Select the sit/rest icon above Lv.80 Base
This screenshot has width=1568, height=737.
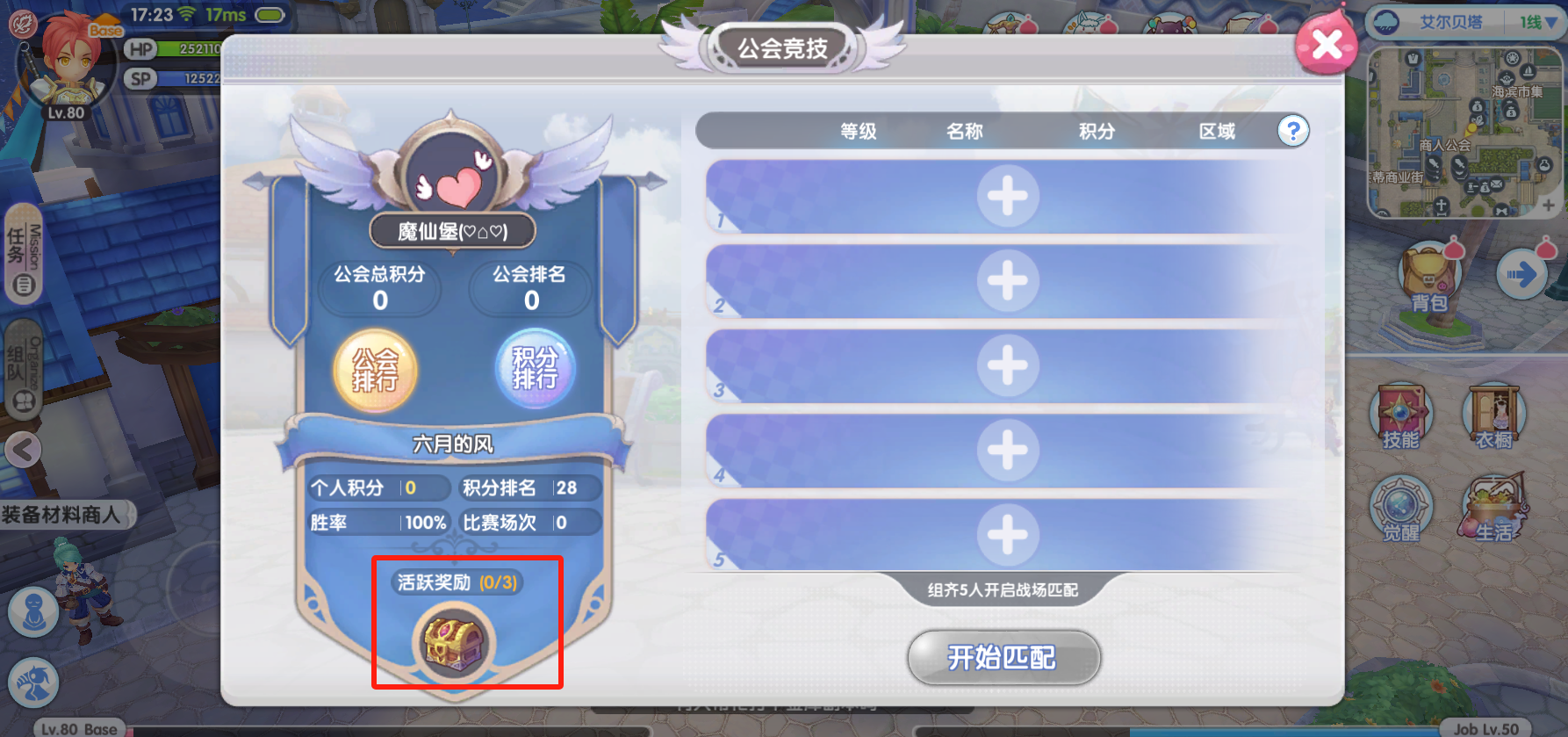32,611
